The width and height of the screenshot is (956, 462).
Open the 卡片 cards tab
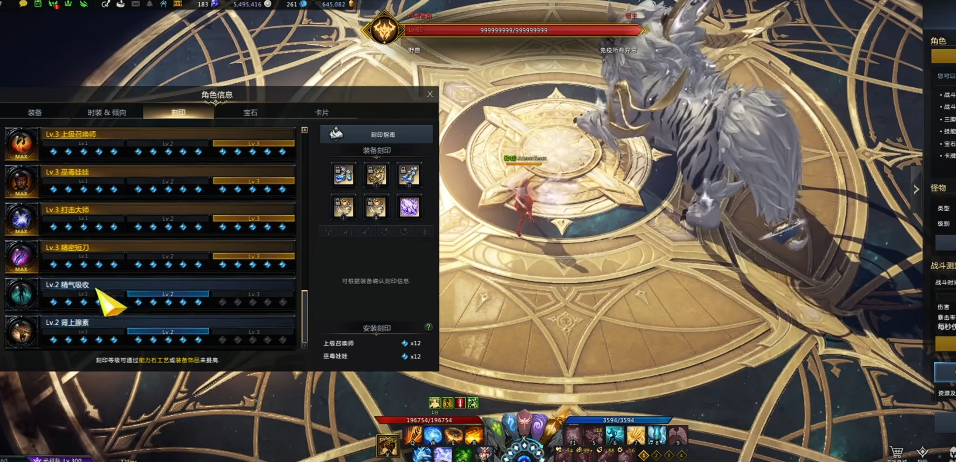click(322, 113)
